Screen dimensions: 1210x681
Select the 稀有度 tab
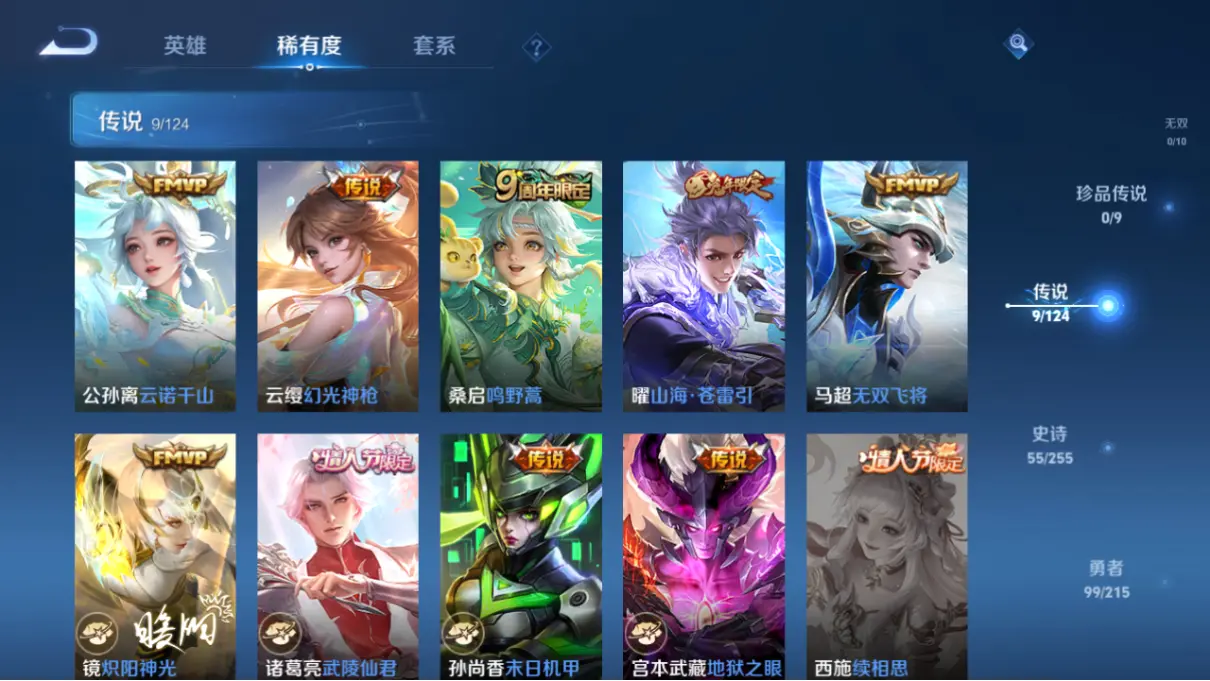(x=309, y=46)
